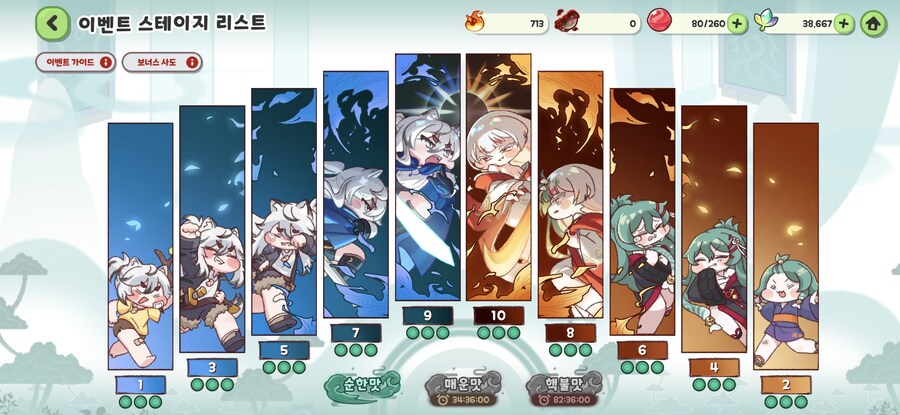Image resolution: width=900 pixels, height=415 pixels.
Task: Select stage 10 banner
Action: click(499, 178)
